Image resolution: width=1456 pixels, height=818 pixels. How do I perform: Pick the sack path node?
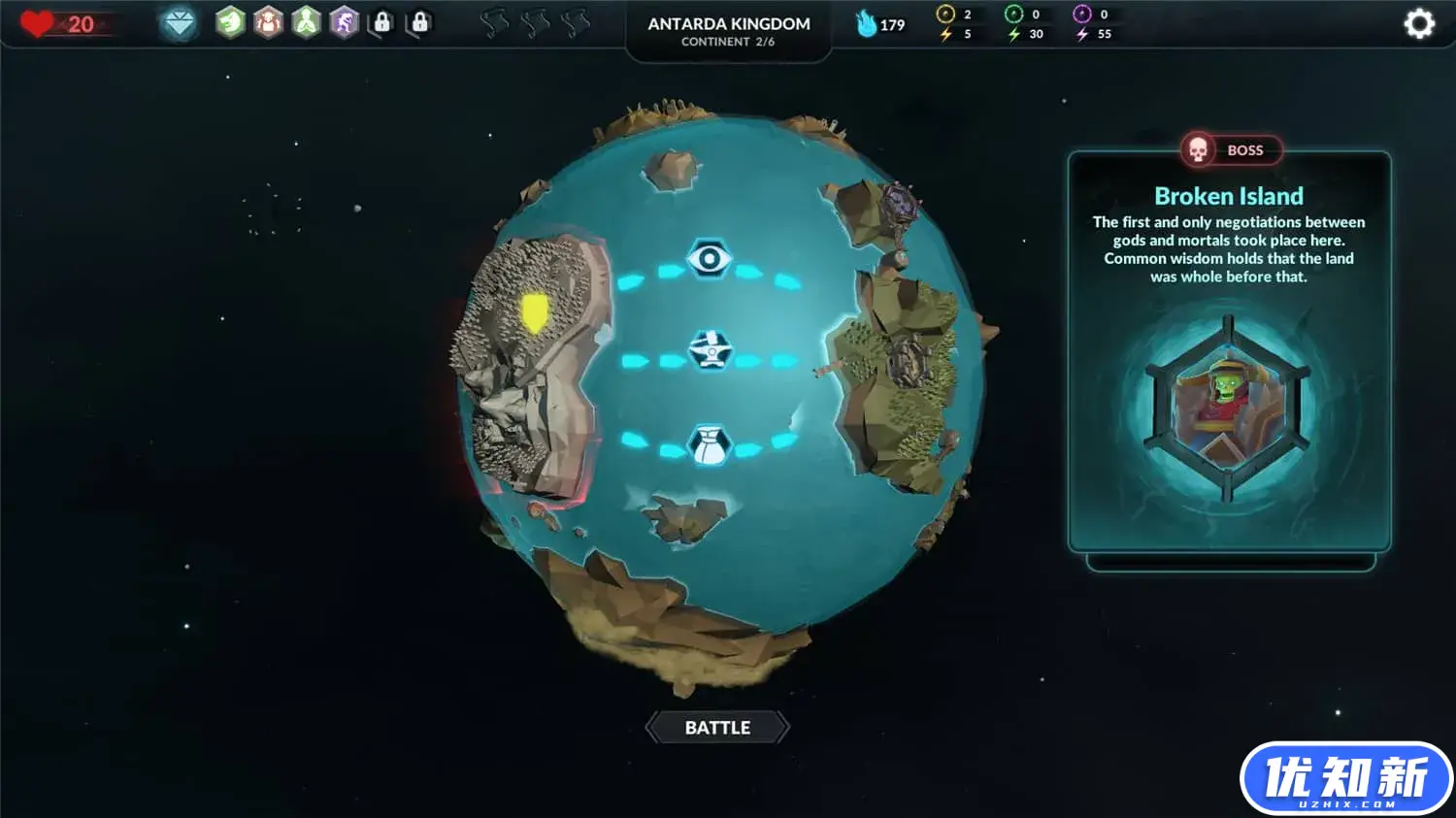coord(710,444)
